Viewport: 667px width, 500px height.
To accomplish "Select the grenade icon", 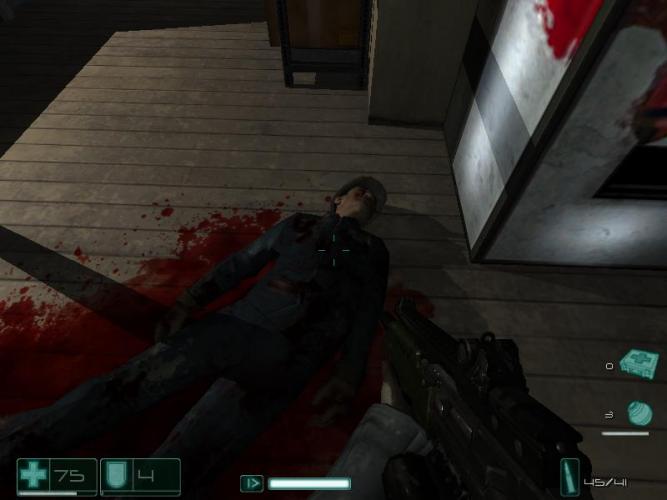I will click(638, 412).
